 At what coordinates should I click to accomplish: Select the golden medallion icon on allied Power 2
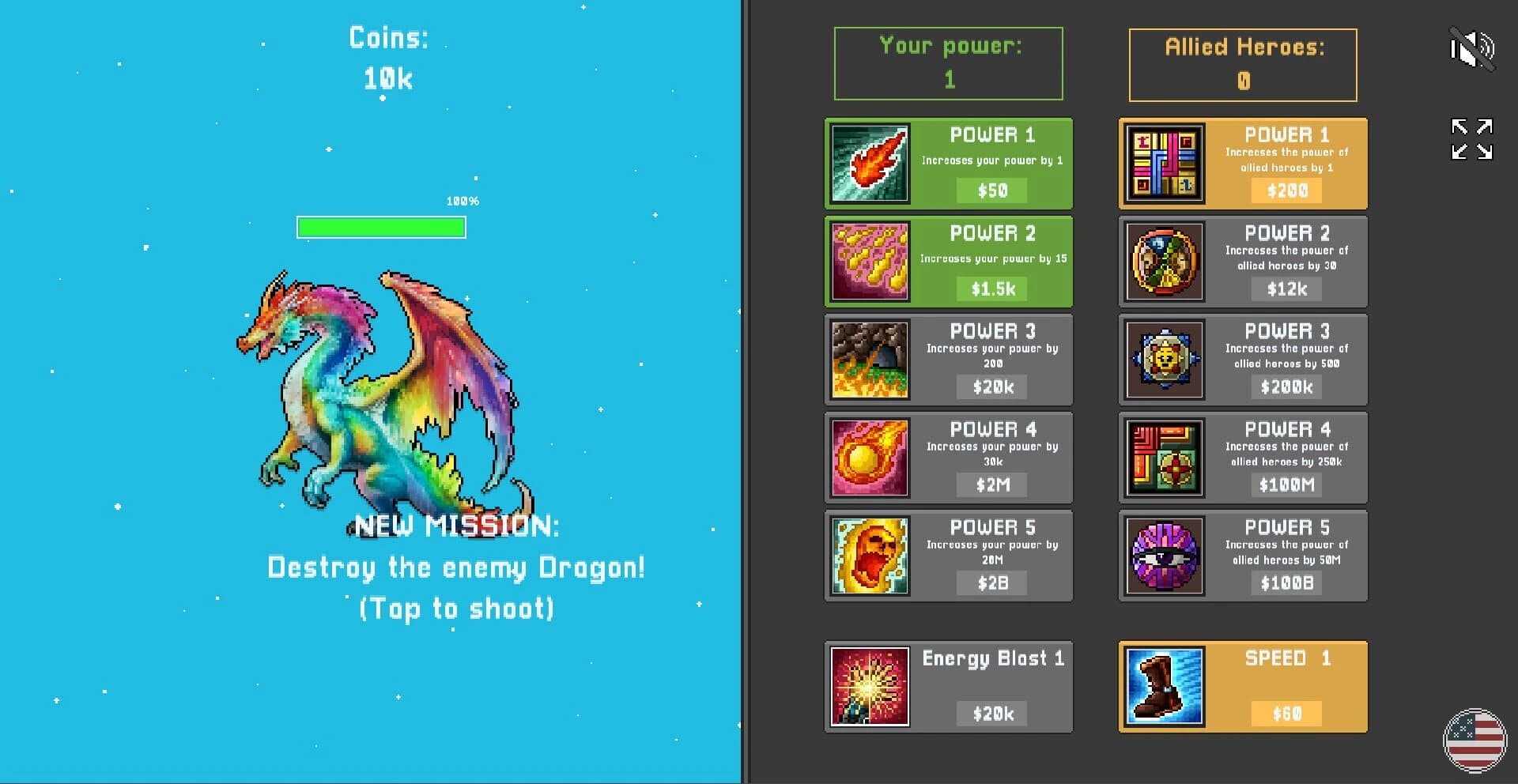1163,262
